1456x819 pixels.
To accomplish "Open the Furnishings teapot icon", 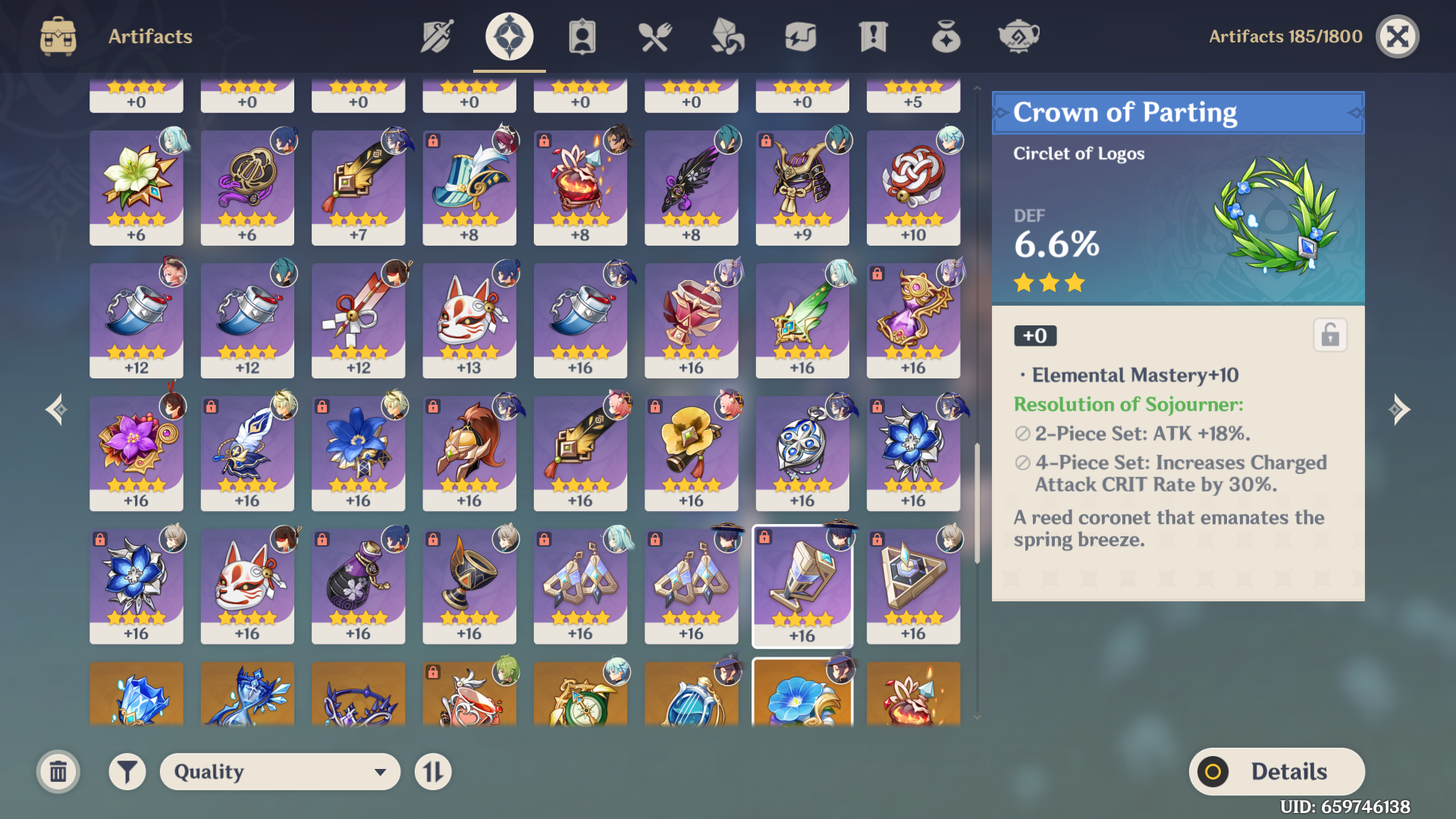I will pyautogui.click(x=1018, y=36).
